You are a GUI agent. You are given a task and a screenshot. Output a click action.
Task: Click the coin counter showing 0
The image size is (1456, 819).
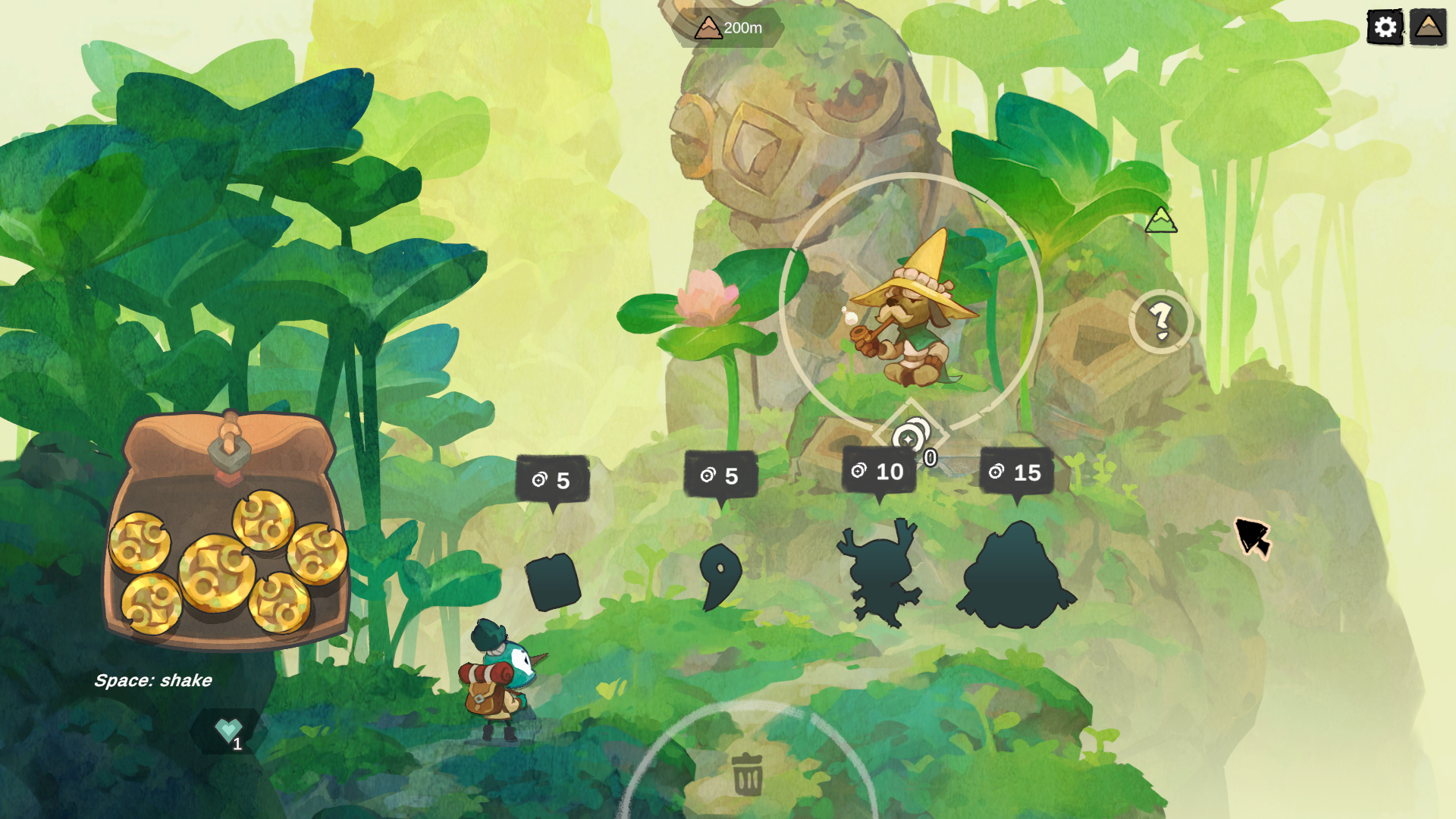(x=930, y=457)
